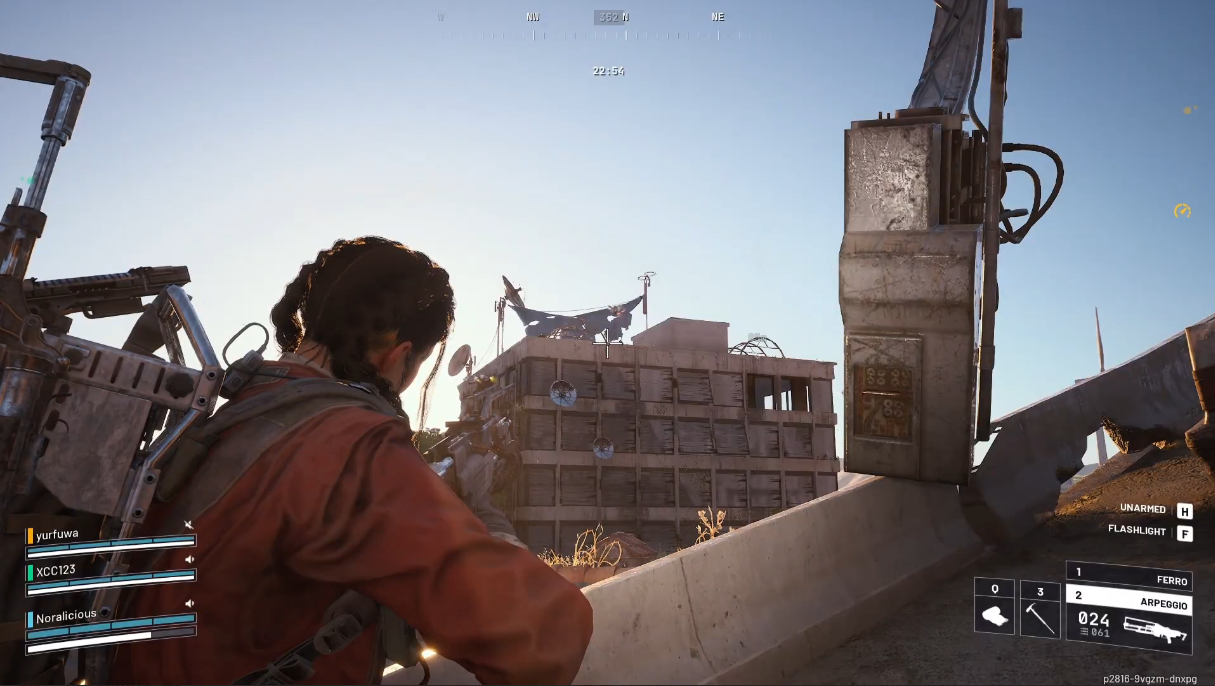The width and height of the screenshot is (1215, 686).
Task: Click squad member XCC123's name
Action: [x=56, y=569]
